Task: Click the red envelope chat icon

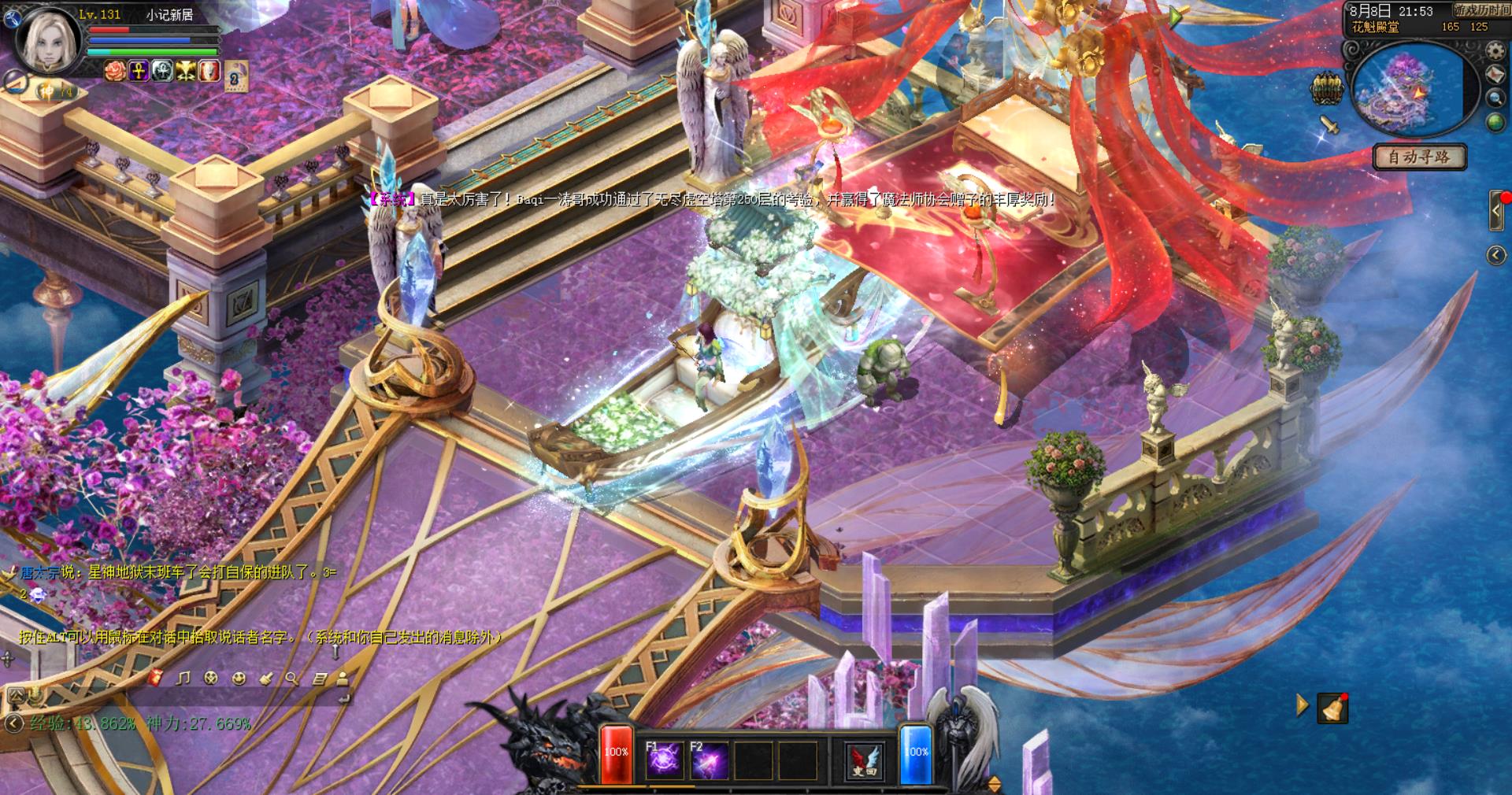Action: [156, 677]
